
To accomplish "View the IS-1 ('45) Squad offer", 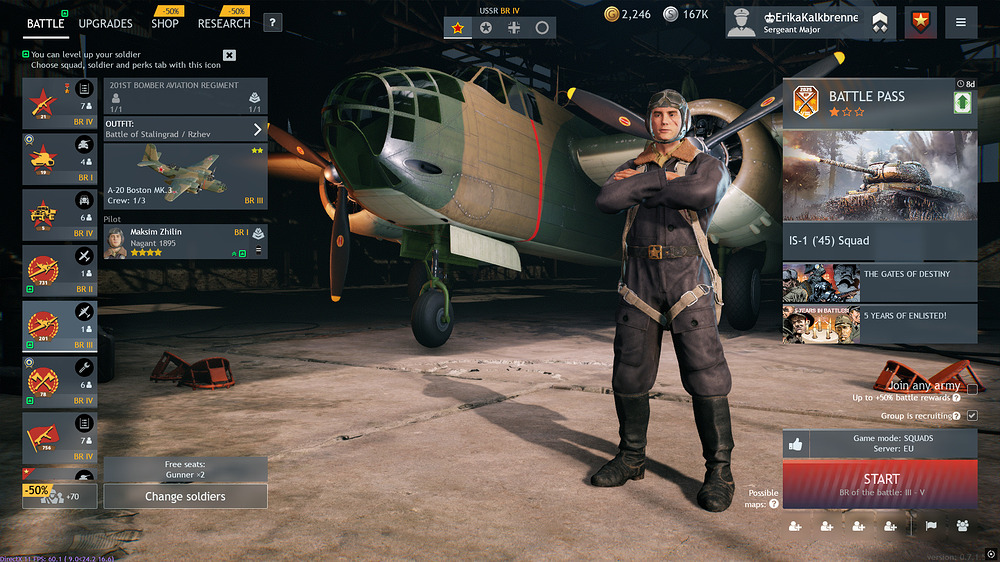I will click(x=880, y=241).
